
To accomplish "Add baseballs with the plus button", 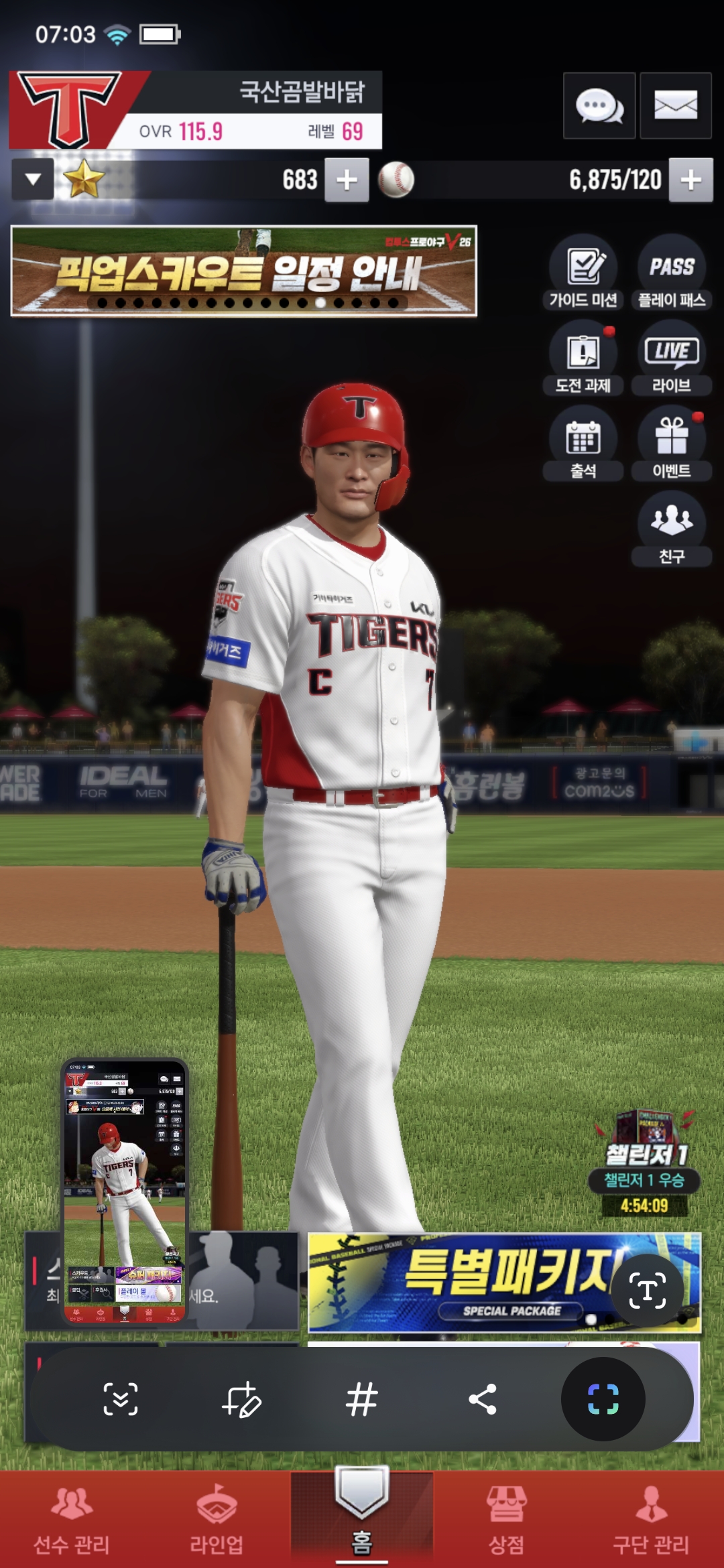I will tap(690, 180).
